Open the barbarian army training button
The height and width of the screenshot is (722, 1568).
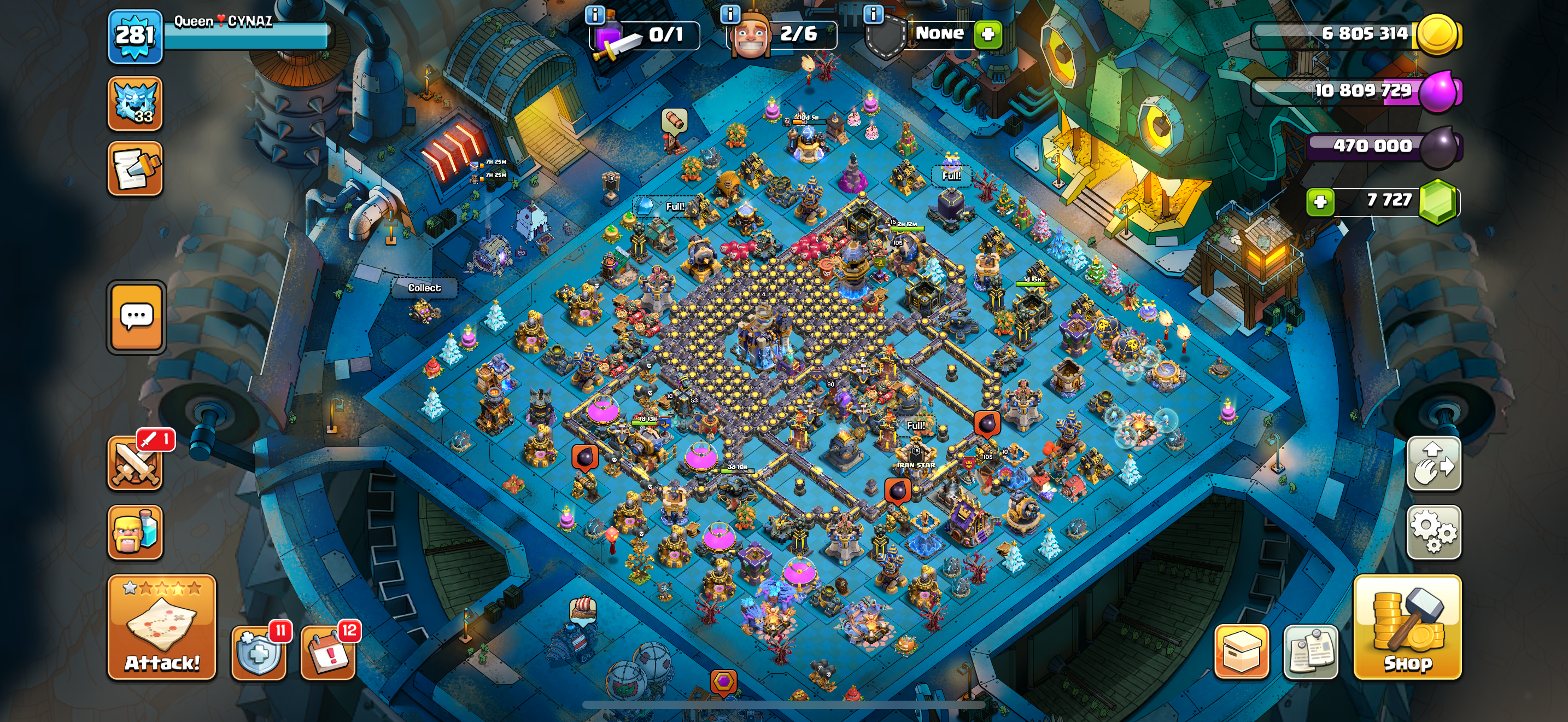(135, 532)
